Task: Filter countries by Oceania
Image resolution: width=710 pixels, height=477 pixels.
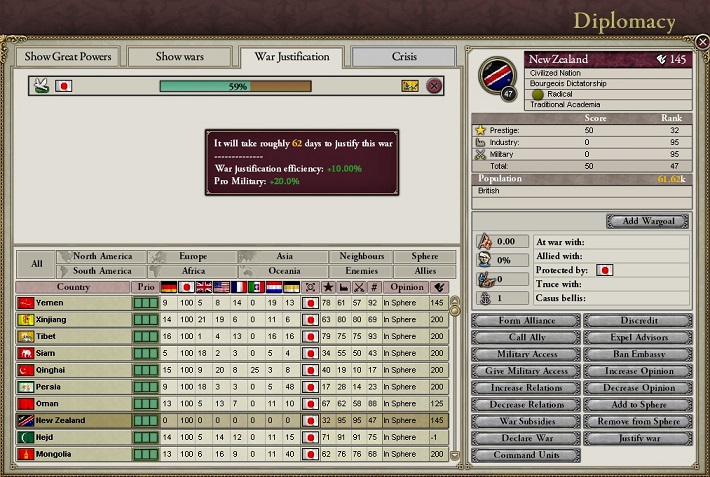Action: 284,271
